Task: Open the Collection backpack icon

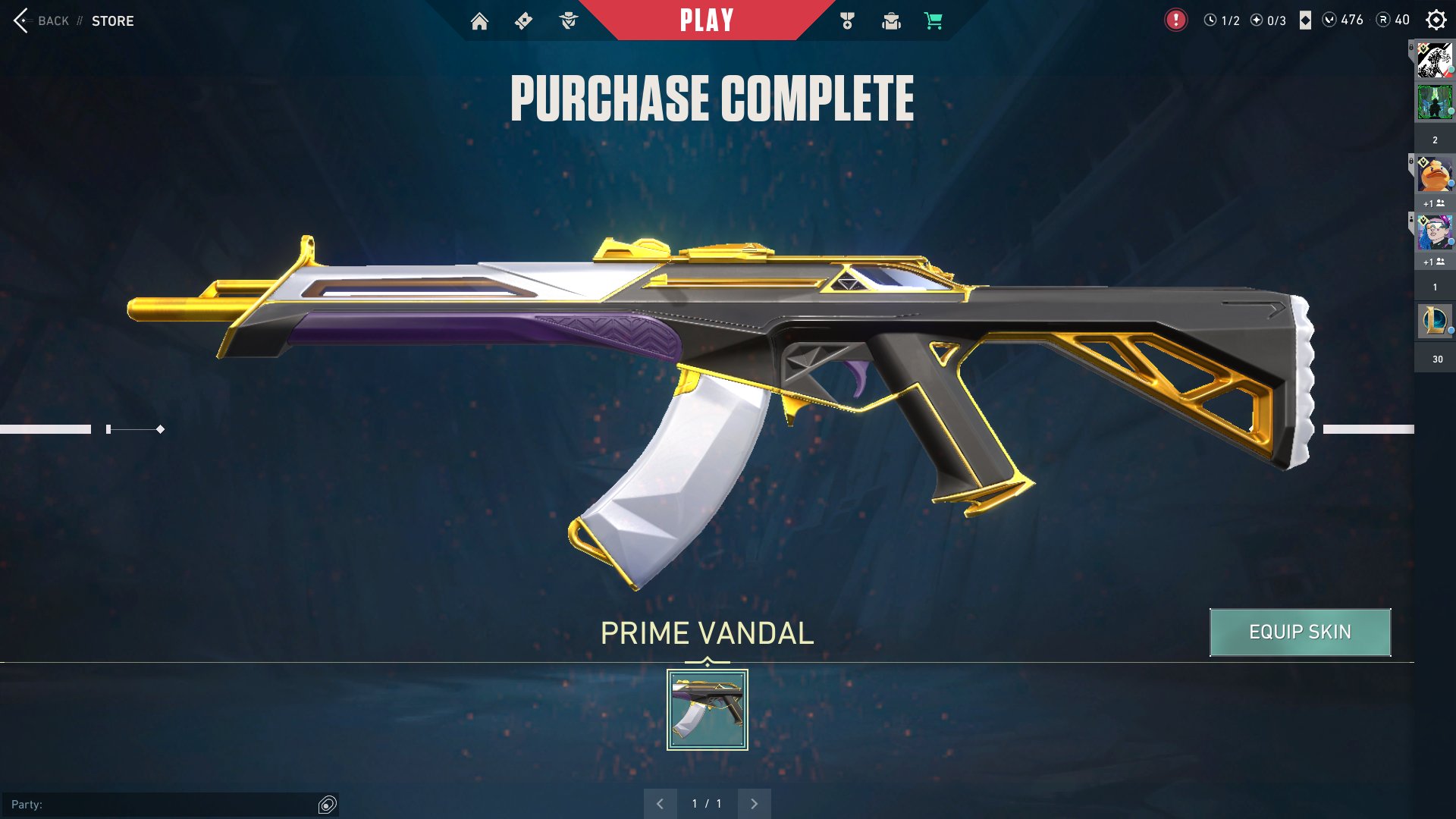Action: (x=890, y=21)
